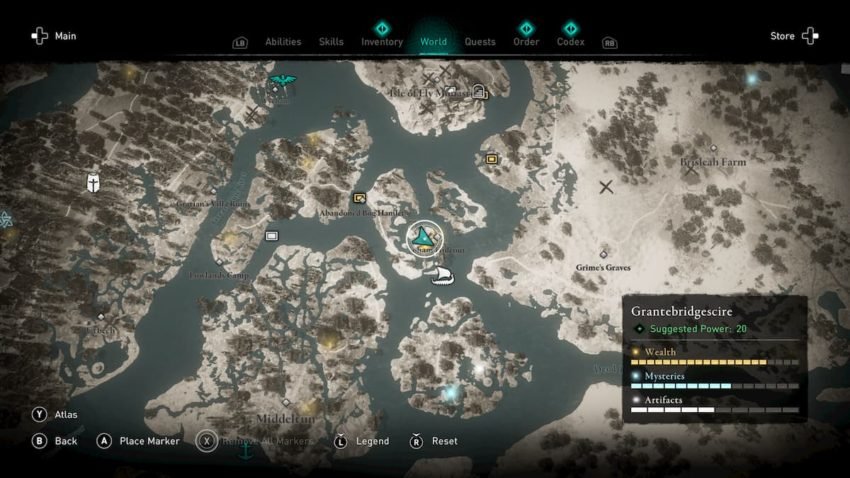This screenshot has height=478, width=850.
Task: Show the Quests tab
Action: (x=480, y=42)
